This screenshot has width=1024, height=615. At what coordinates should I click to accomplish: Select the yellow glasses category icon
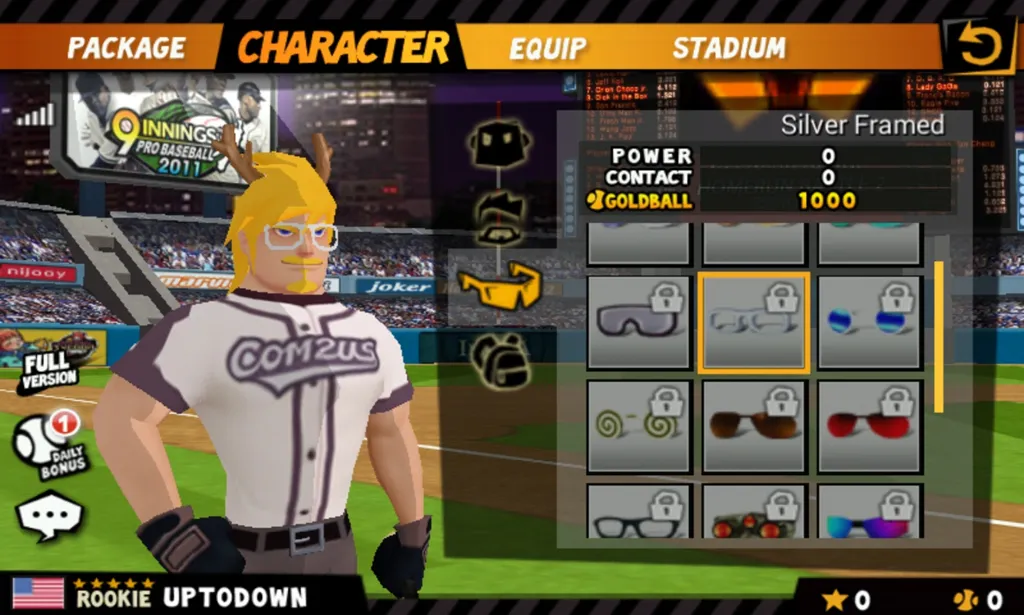tap(499, 286)
